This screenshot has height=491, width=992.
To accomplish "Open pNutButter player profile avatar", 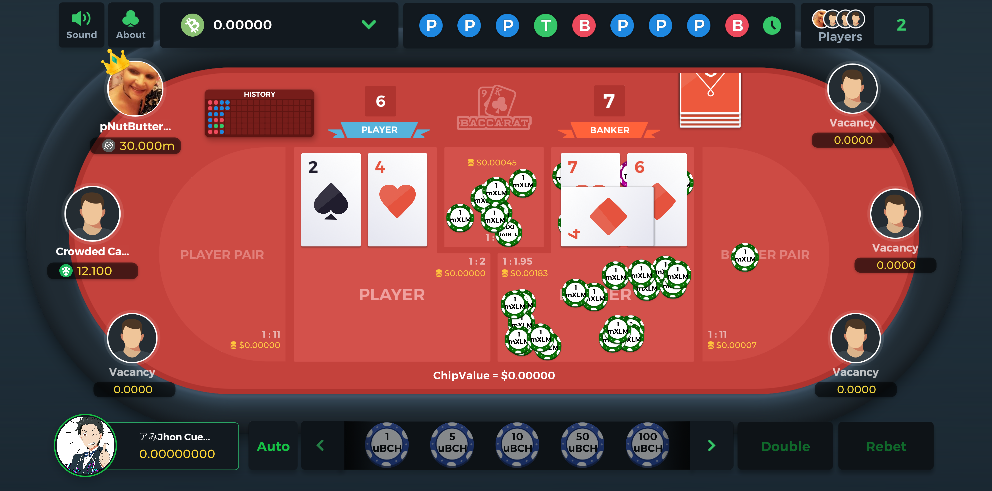I will pyautogui.click(x=136, y=88).
